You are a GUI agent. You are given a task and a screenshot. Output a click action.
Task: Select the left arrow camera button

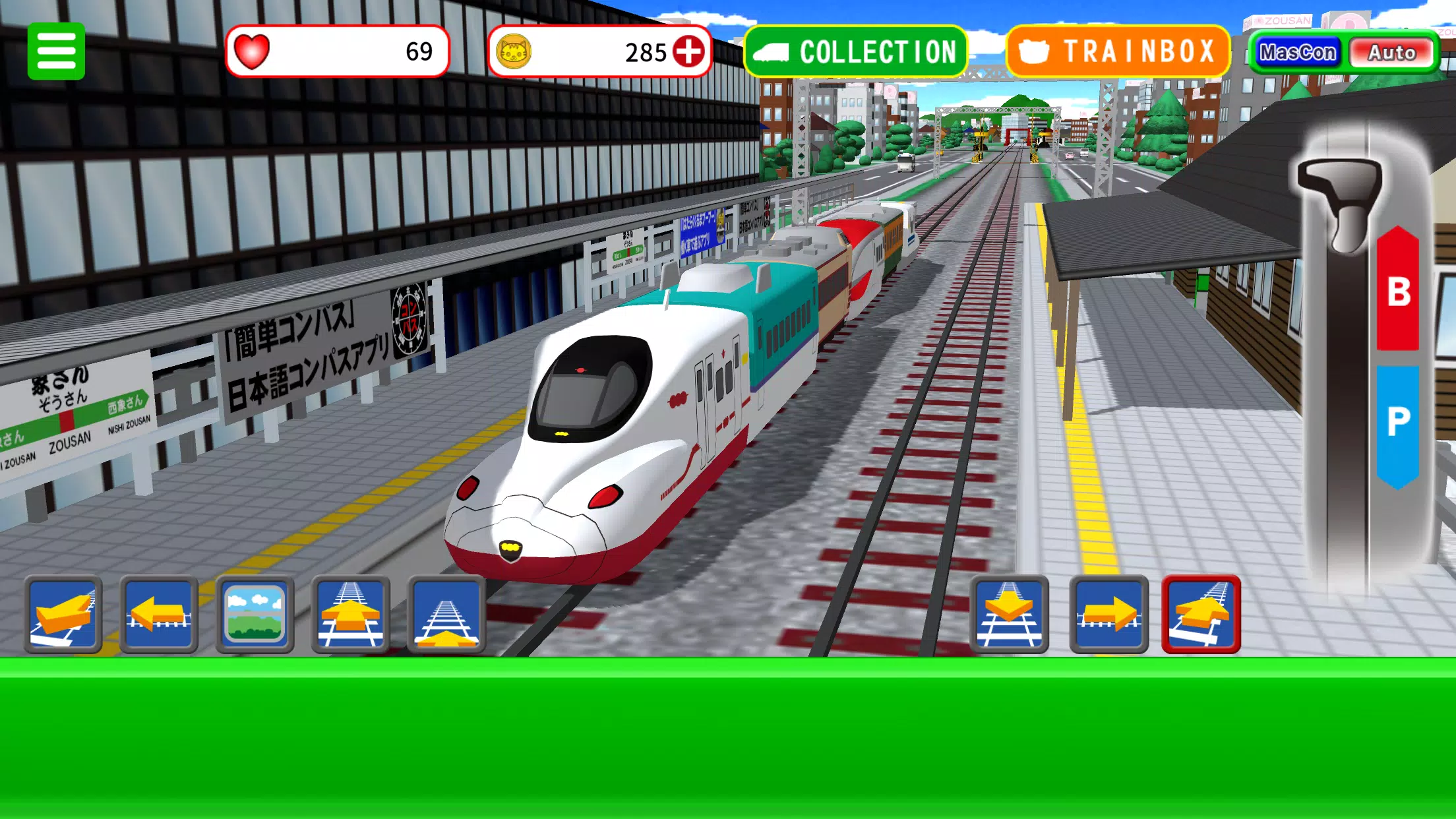159,615
